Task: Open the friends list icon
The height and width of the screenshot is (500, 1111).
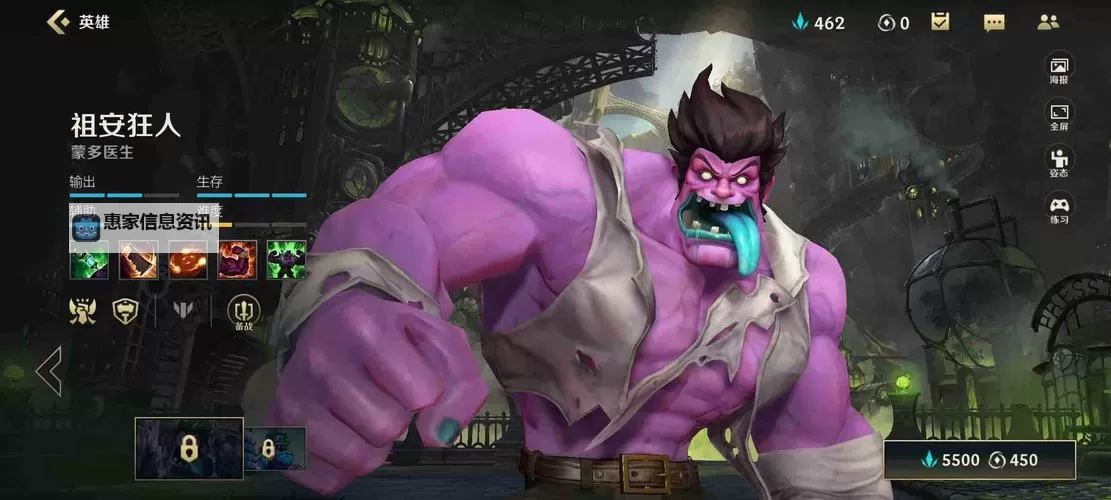Action: click(1048, 22)
